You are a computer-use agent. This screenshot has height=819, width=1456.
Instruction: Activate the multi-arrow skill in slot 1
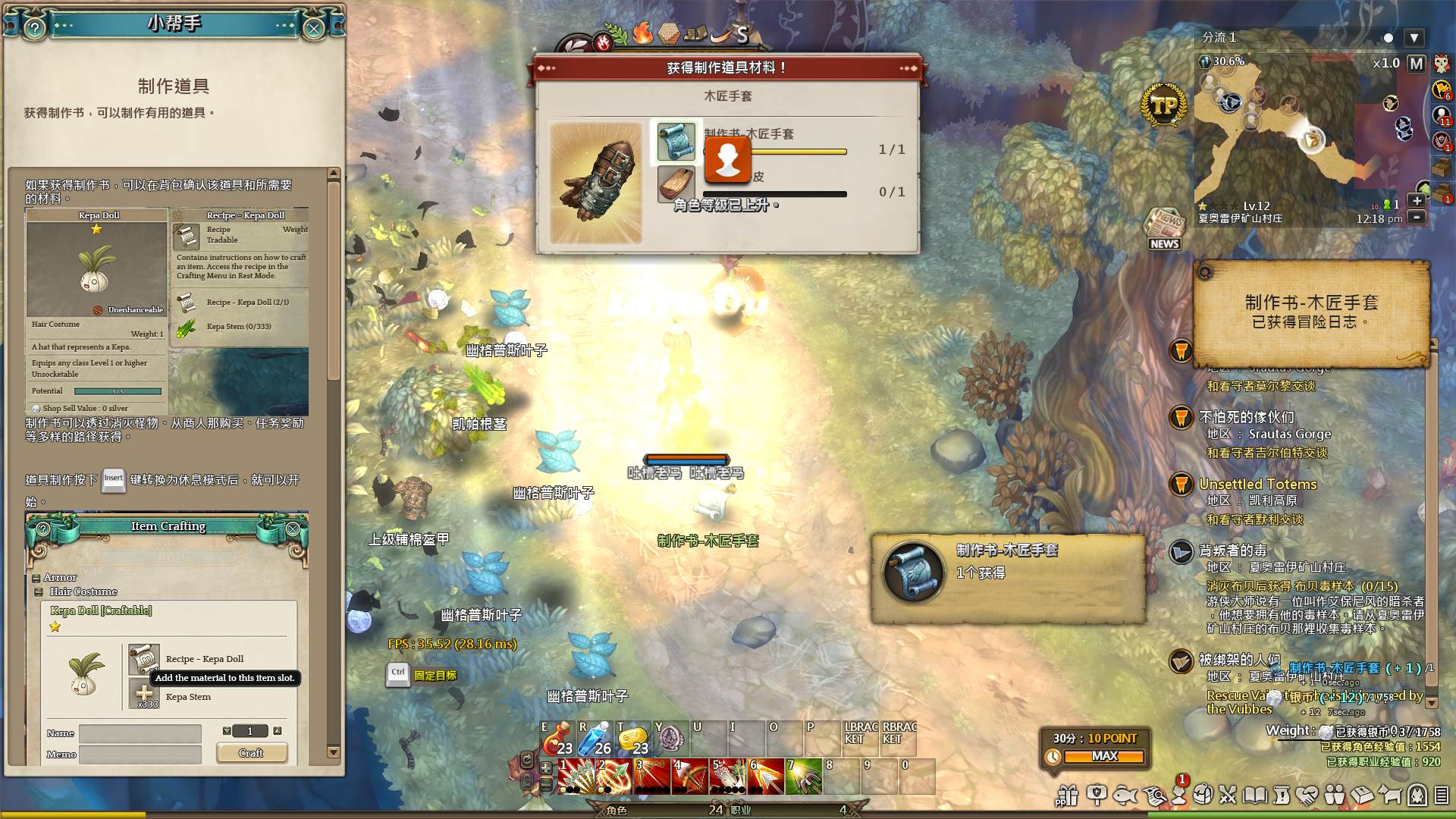click(576, 777)
